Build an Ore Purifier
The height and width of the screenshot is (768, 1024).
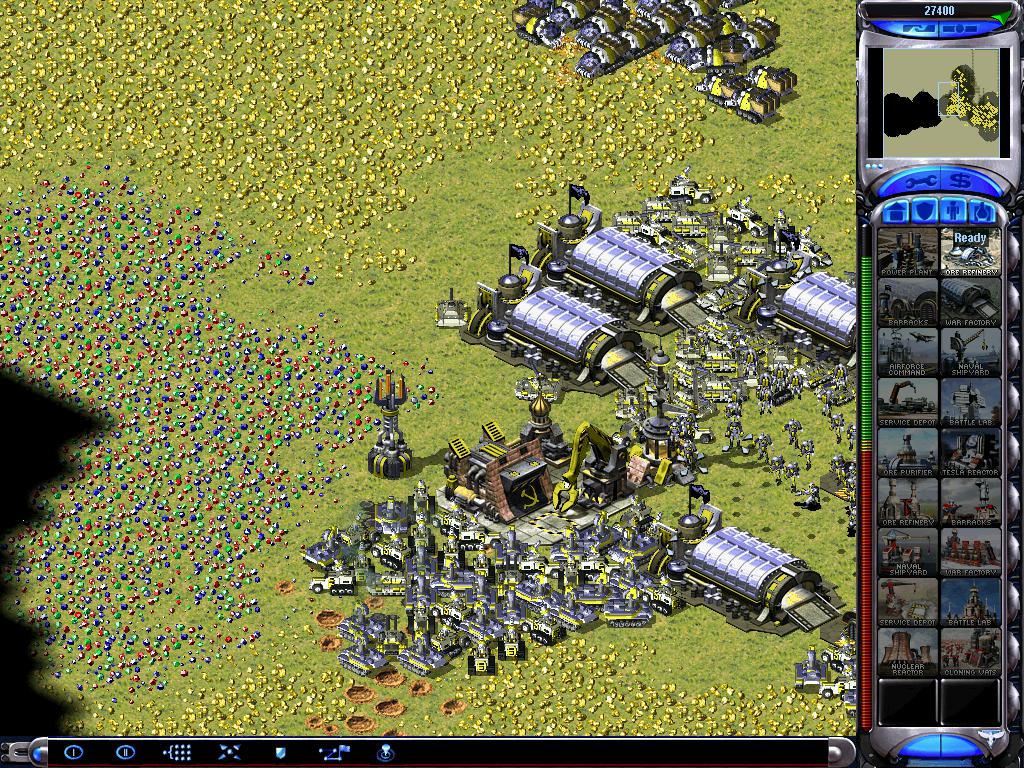(x=908, y=452)
